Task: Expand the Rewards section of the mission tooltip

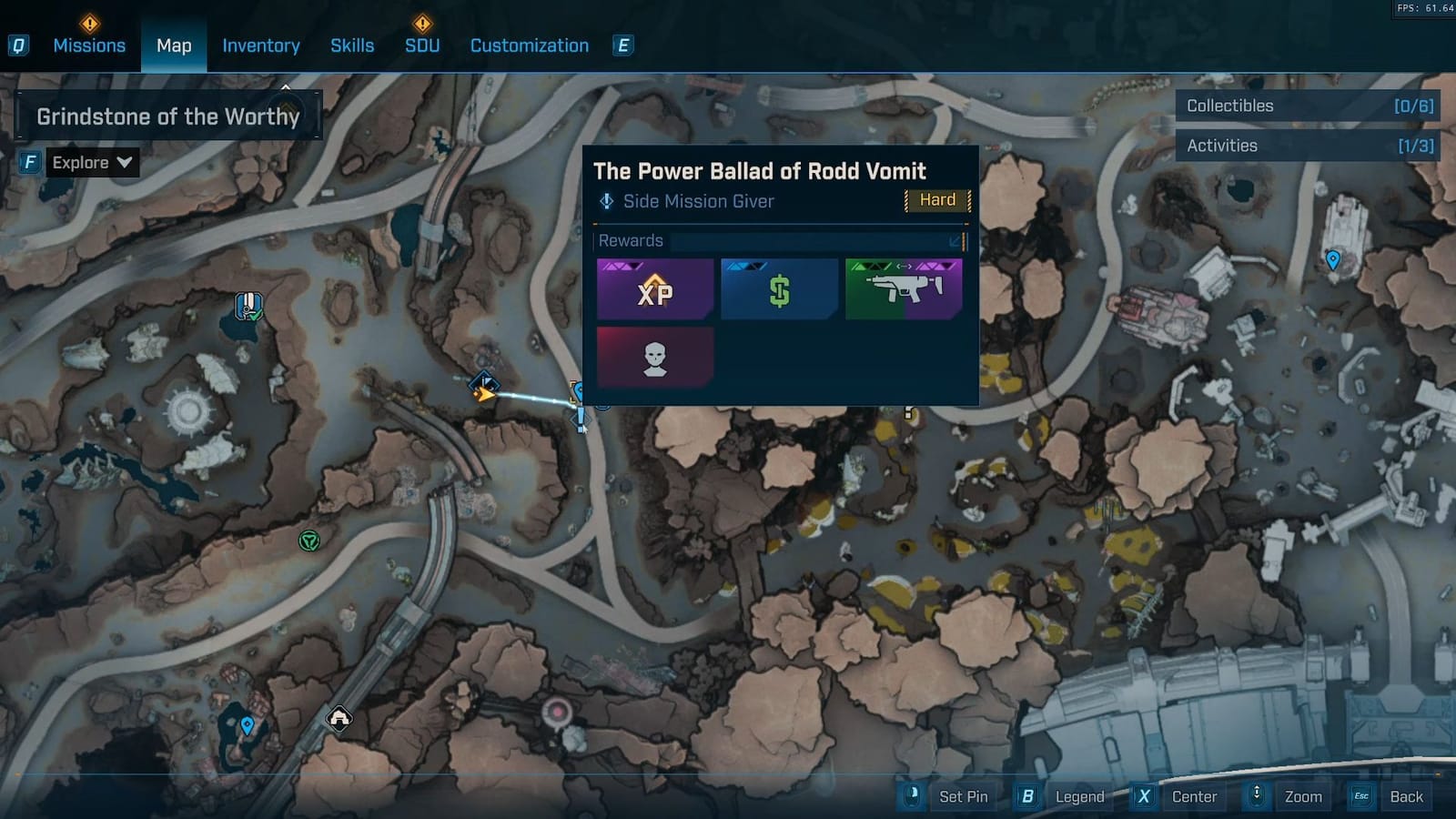Action: coord(953,241)
